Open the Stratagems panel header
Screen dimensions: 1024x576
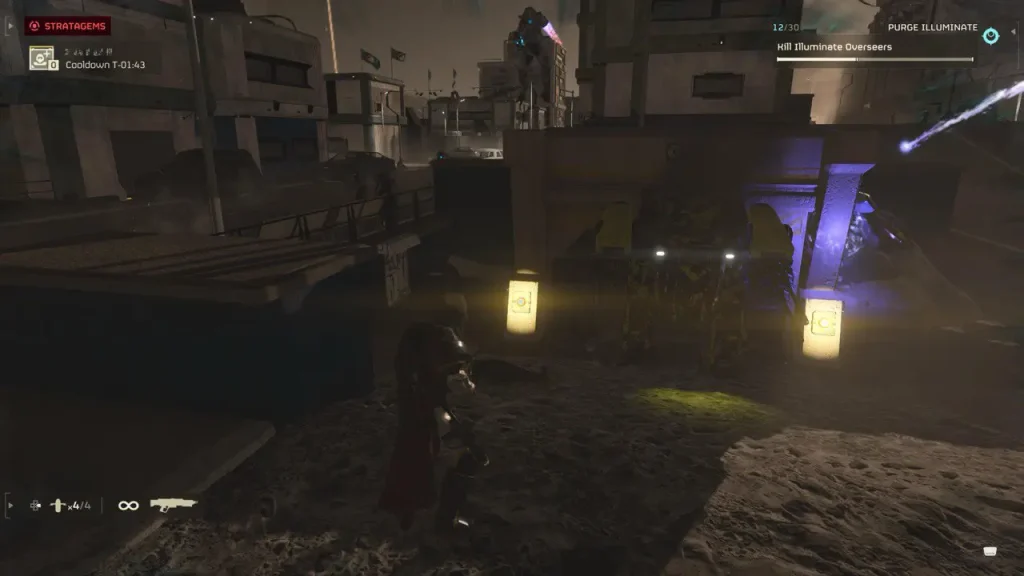67,26
